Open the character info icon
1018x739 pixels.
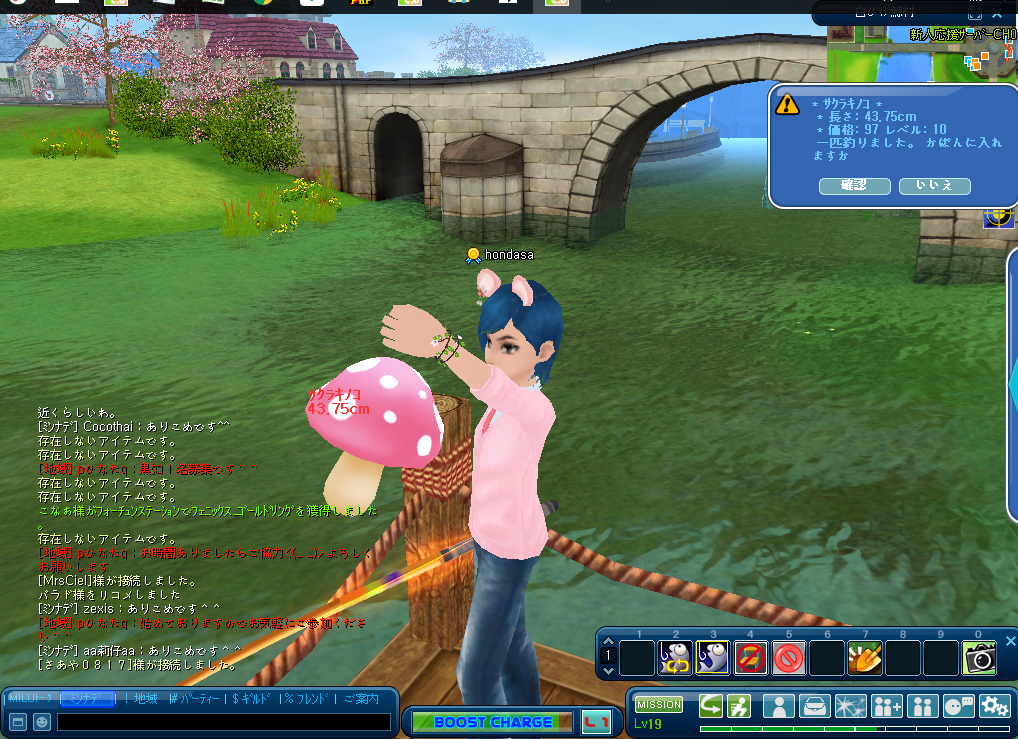click(x=778, y=706)
